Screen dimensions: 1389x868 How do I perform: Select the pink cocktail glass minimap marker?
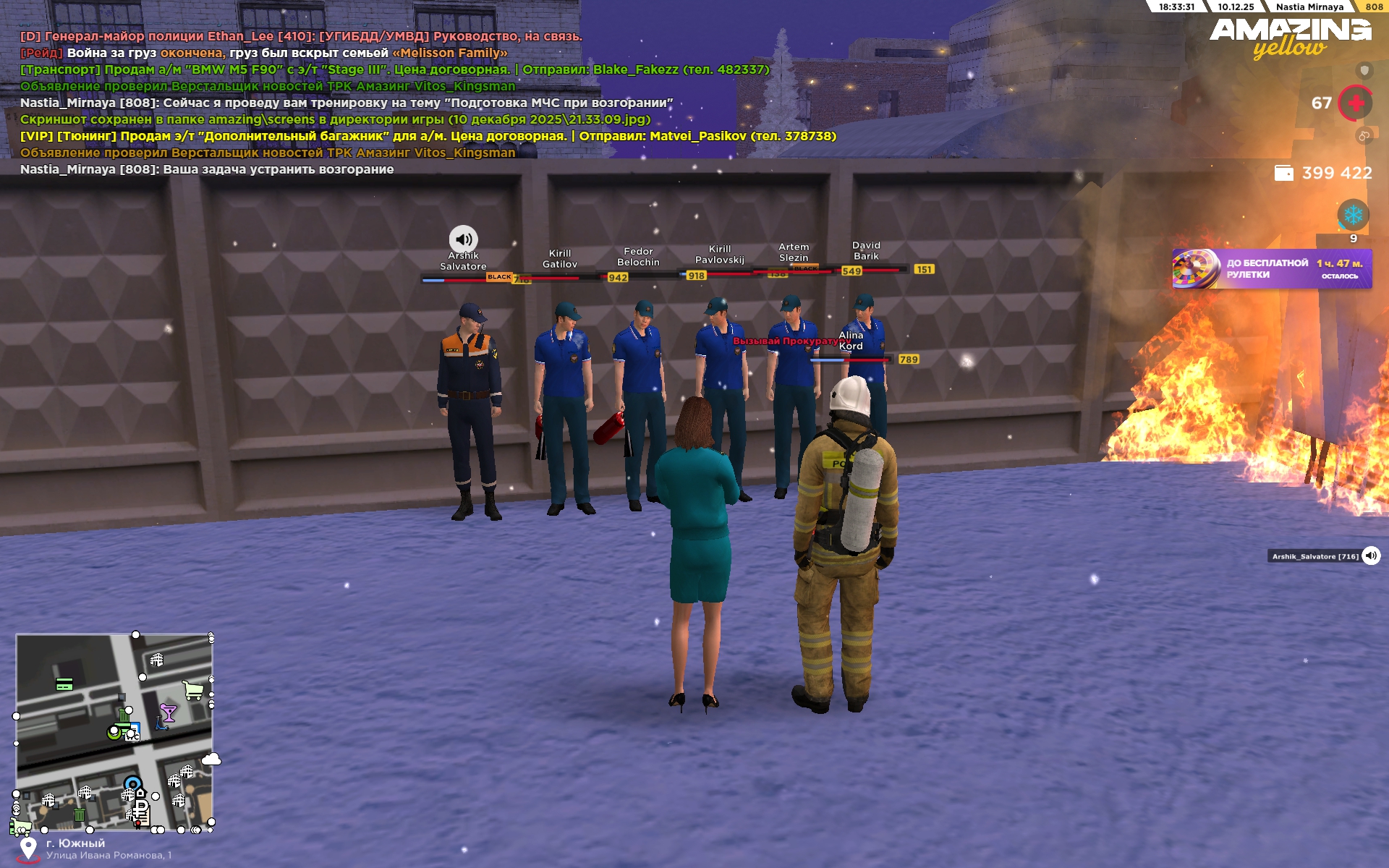pos(169,713)
